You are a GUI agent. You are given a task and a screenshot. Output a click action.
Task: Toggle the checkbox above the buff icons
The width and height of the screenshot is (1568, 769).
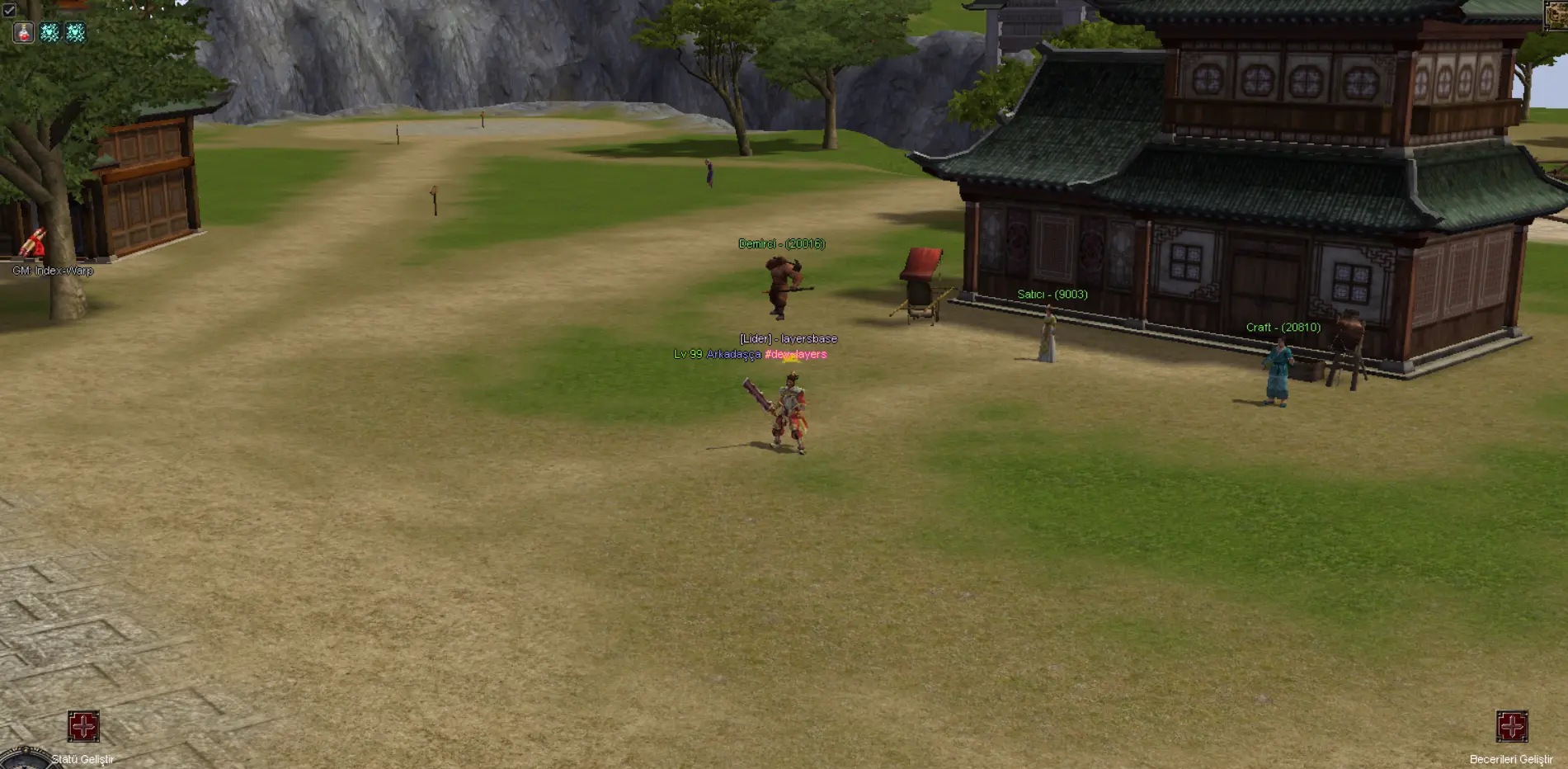tap(9, 10)
